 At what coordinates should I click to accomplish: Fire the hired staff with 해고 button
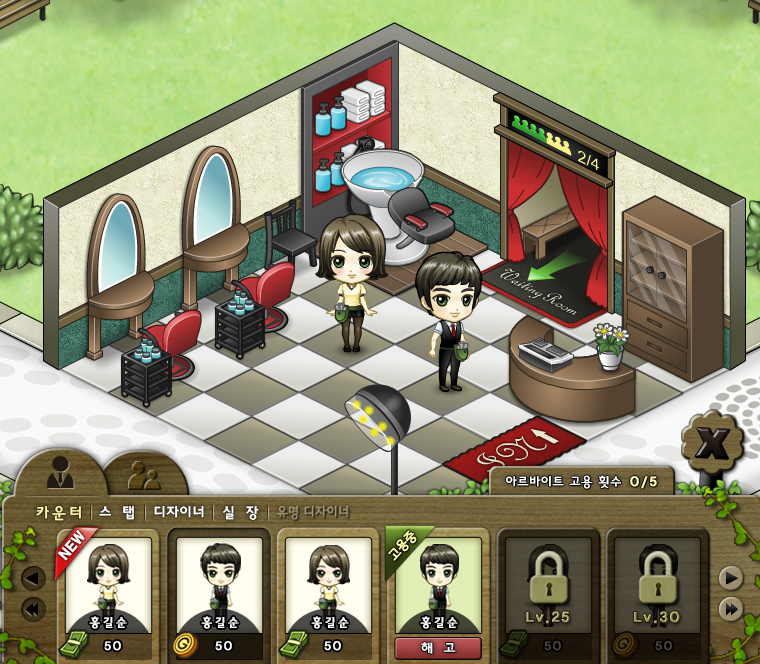pyautogui.click(x=437, y=648)
